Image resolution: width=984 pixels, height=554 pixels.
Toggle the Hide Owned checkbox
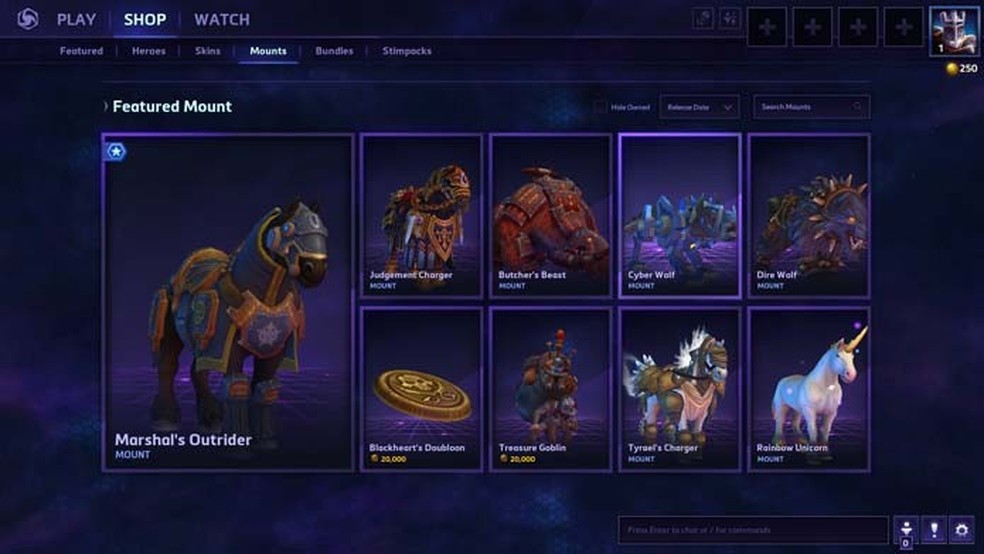600,107
